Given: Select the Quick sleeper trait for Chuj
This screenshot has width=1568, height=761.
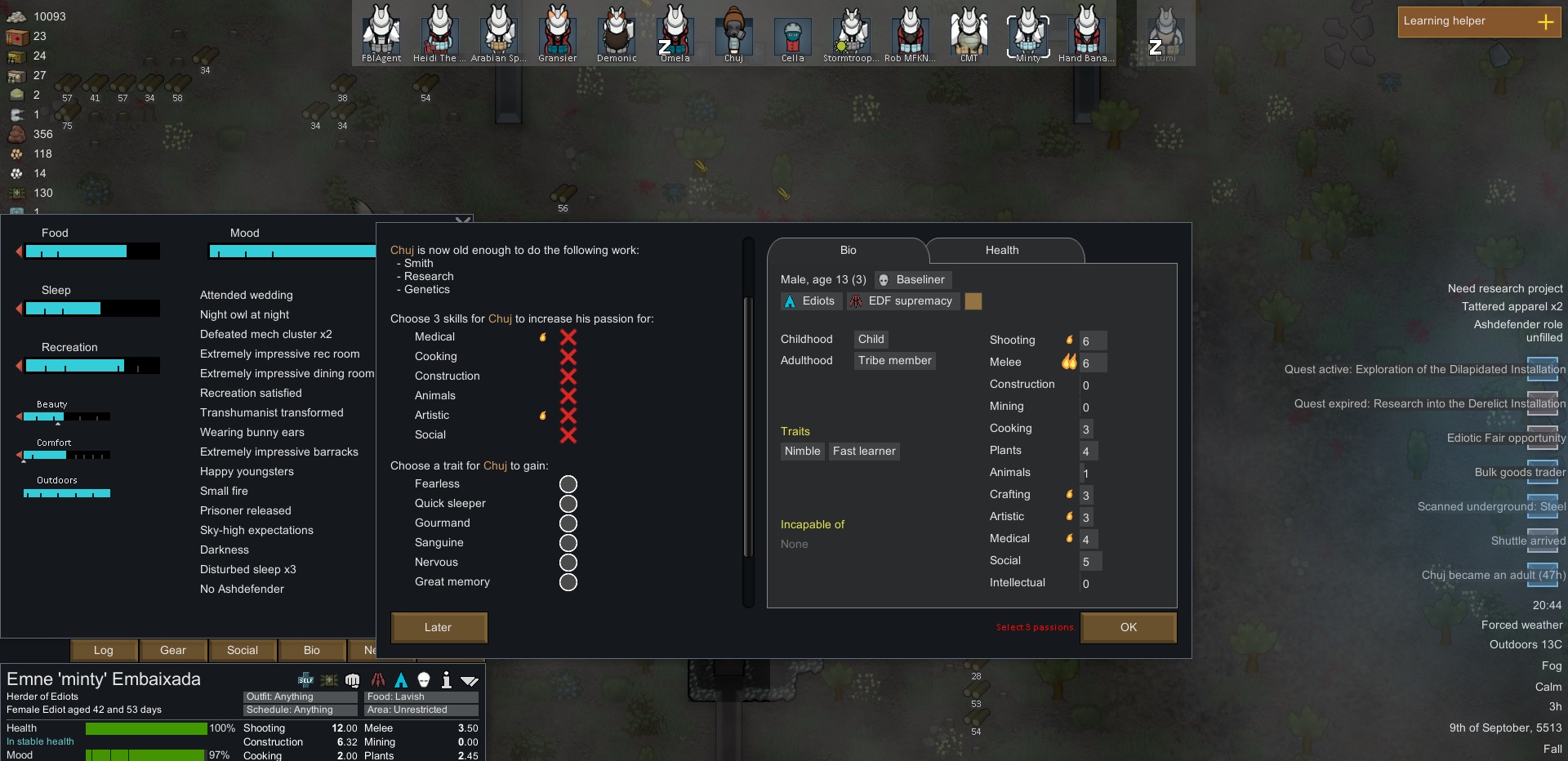Looking at the screenshot, I should pyautogui.click(x=568, y=505).
